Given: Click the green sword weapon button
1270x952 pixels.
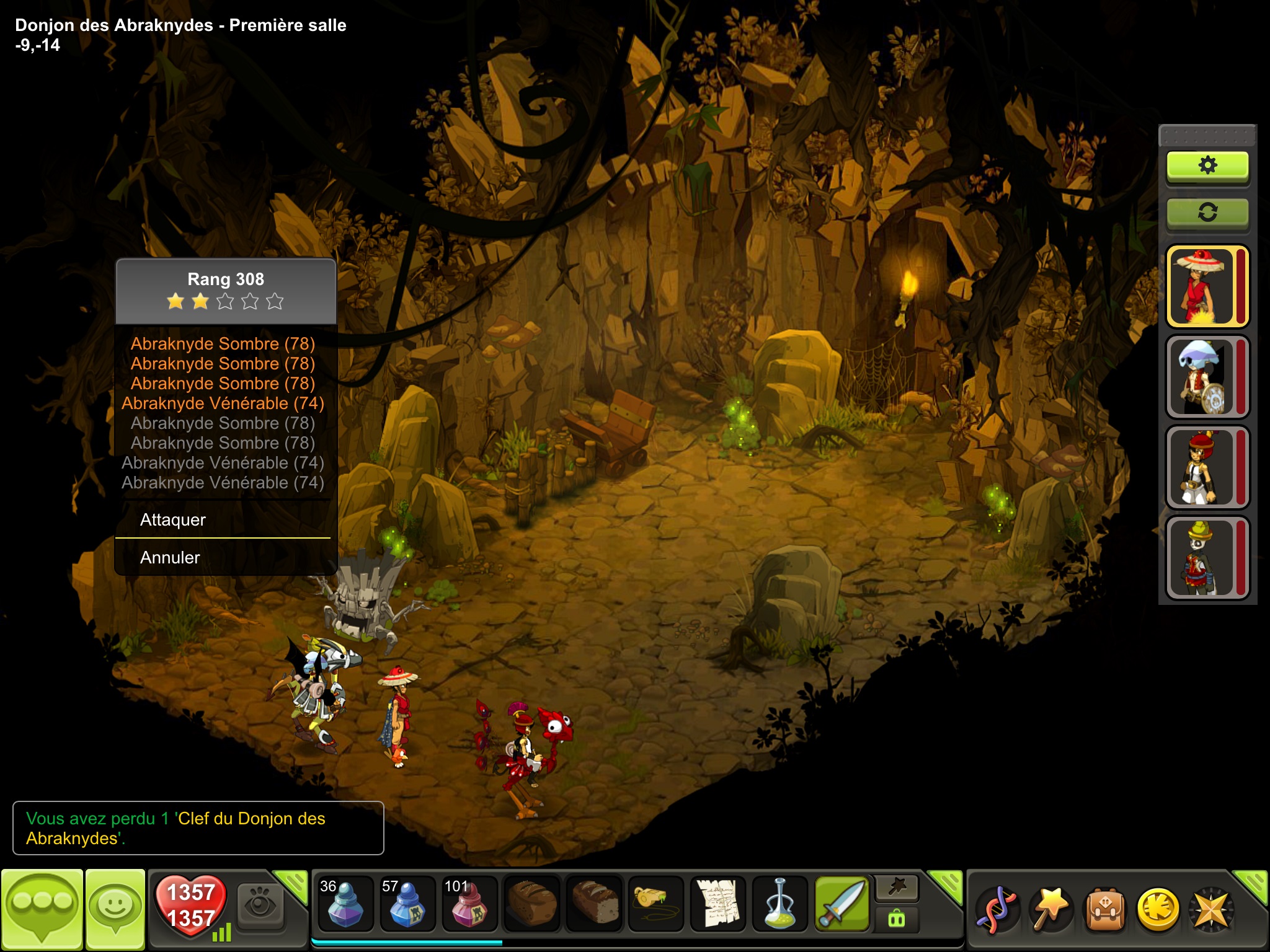Looking at the screenshot, I should click(x=841, y=904).
